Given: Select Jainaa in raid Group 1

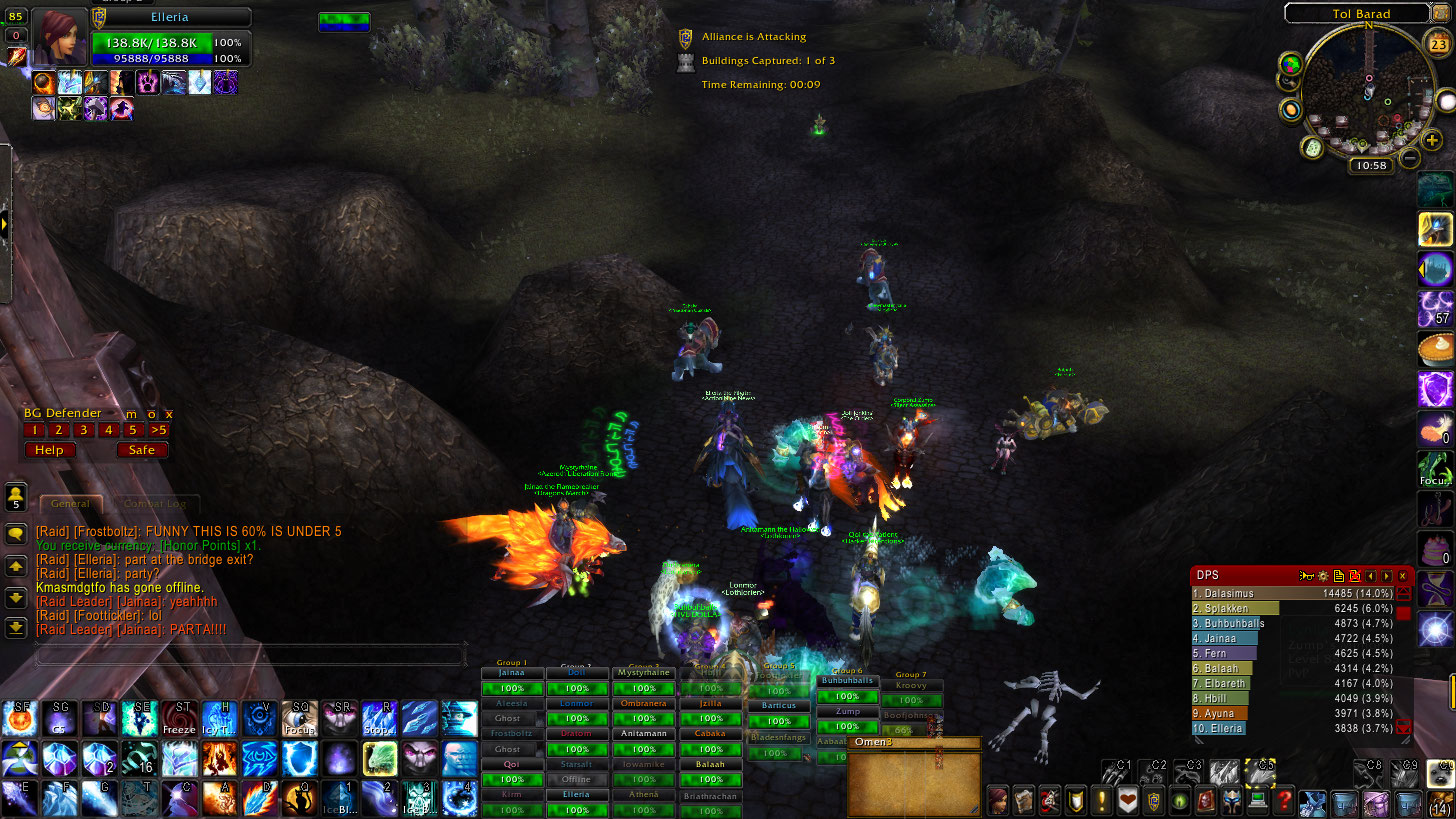Looking at the screenshot, I should click(511, 674).
